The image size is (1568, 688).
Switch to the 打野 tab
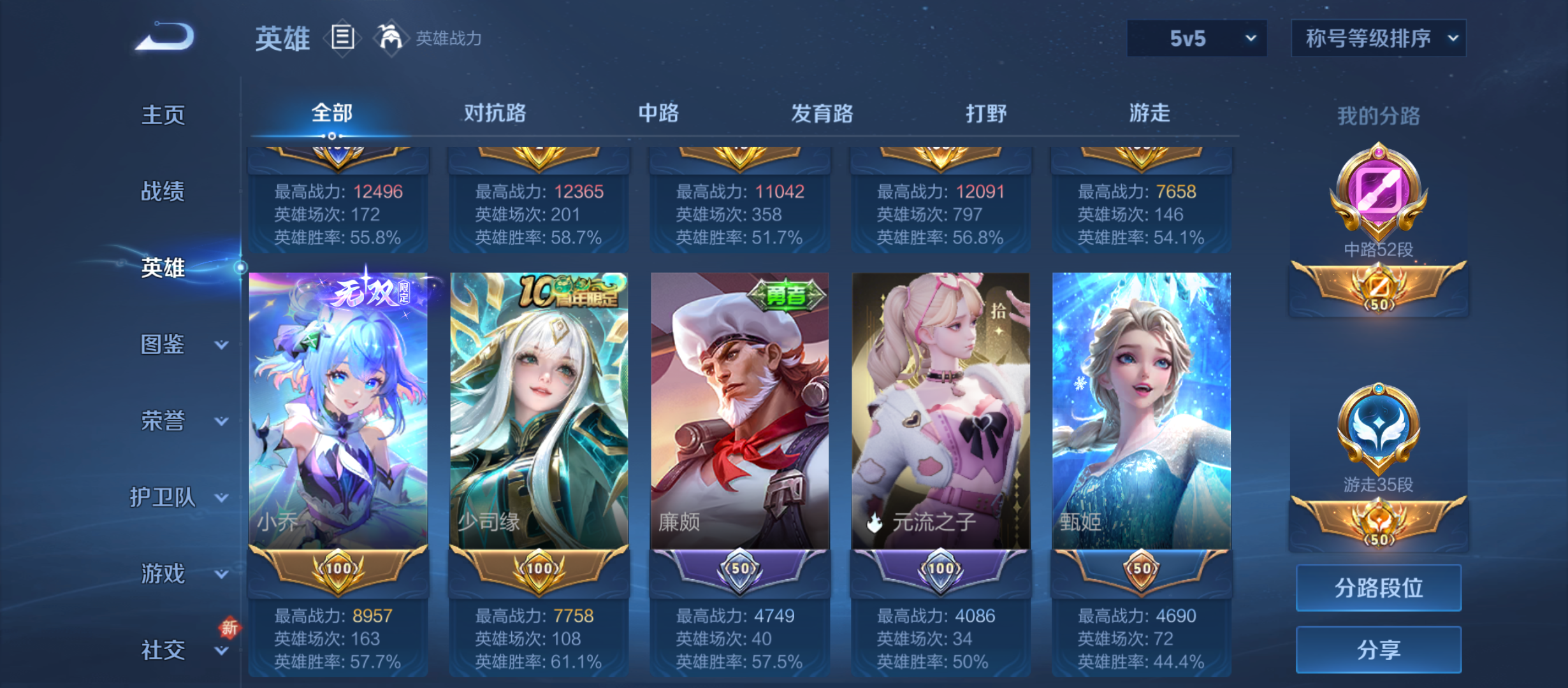point(987,113)
